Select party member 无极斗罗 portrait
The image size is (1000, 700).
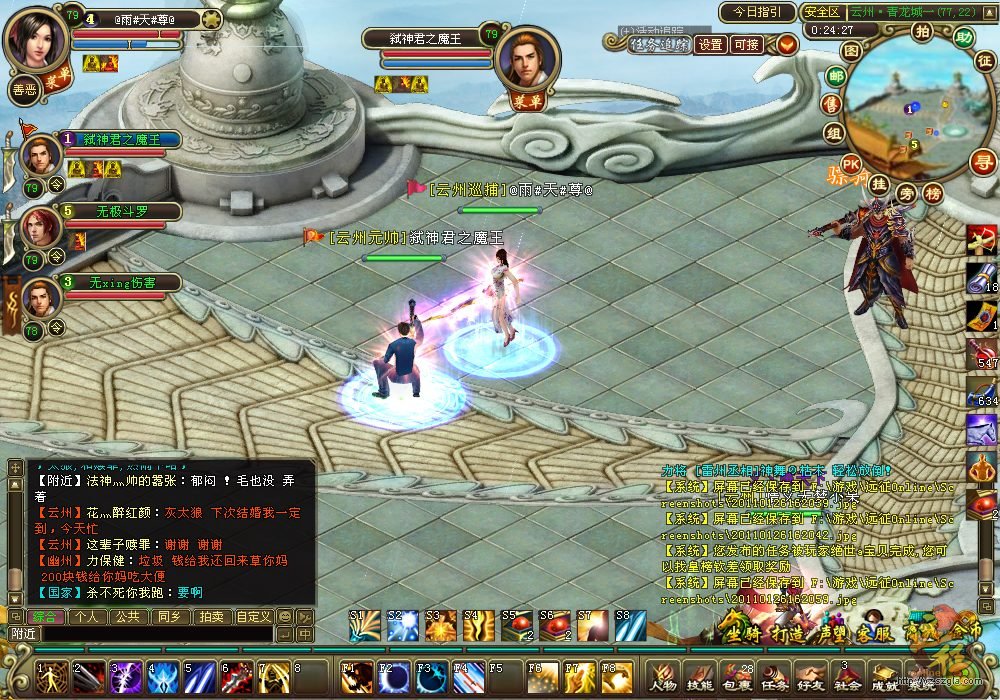point(41,228)
